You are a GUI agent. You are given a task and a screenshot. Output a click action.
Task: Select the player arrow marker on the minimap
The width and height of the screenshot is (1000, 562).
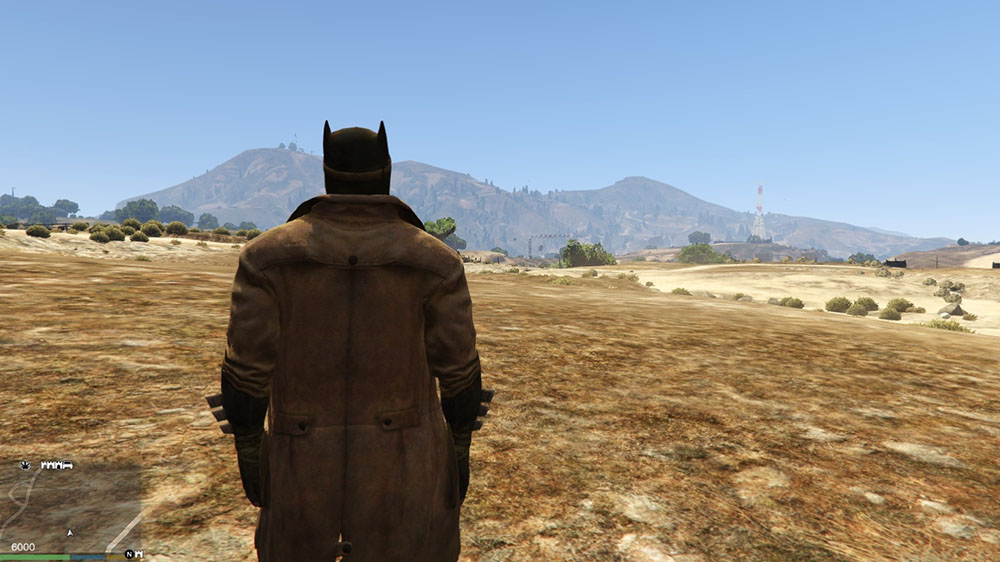70,533
